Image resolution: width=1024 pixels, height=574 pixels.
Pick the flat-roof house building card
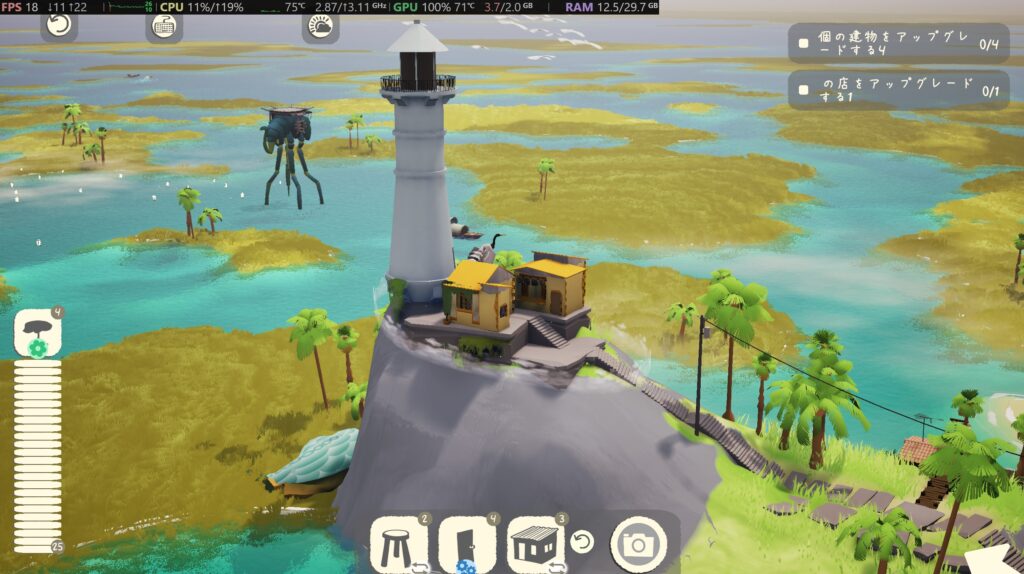coord(537,545)
